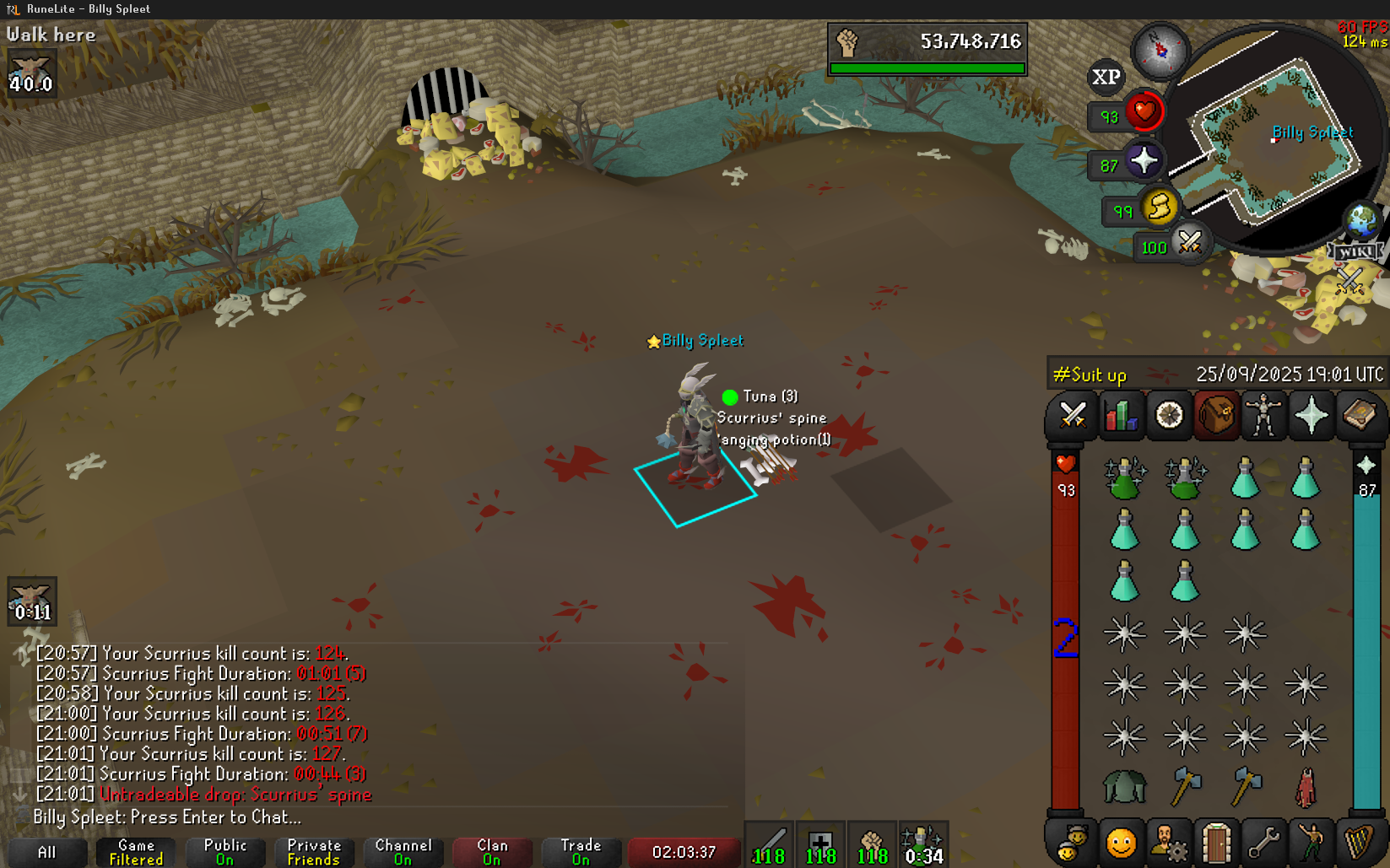The image size is (1390, 868).
Task: Open the Logout door tab
Action: [x=1216, y=843]
